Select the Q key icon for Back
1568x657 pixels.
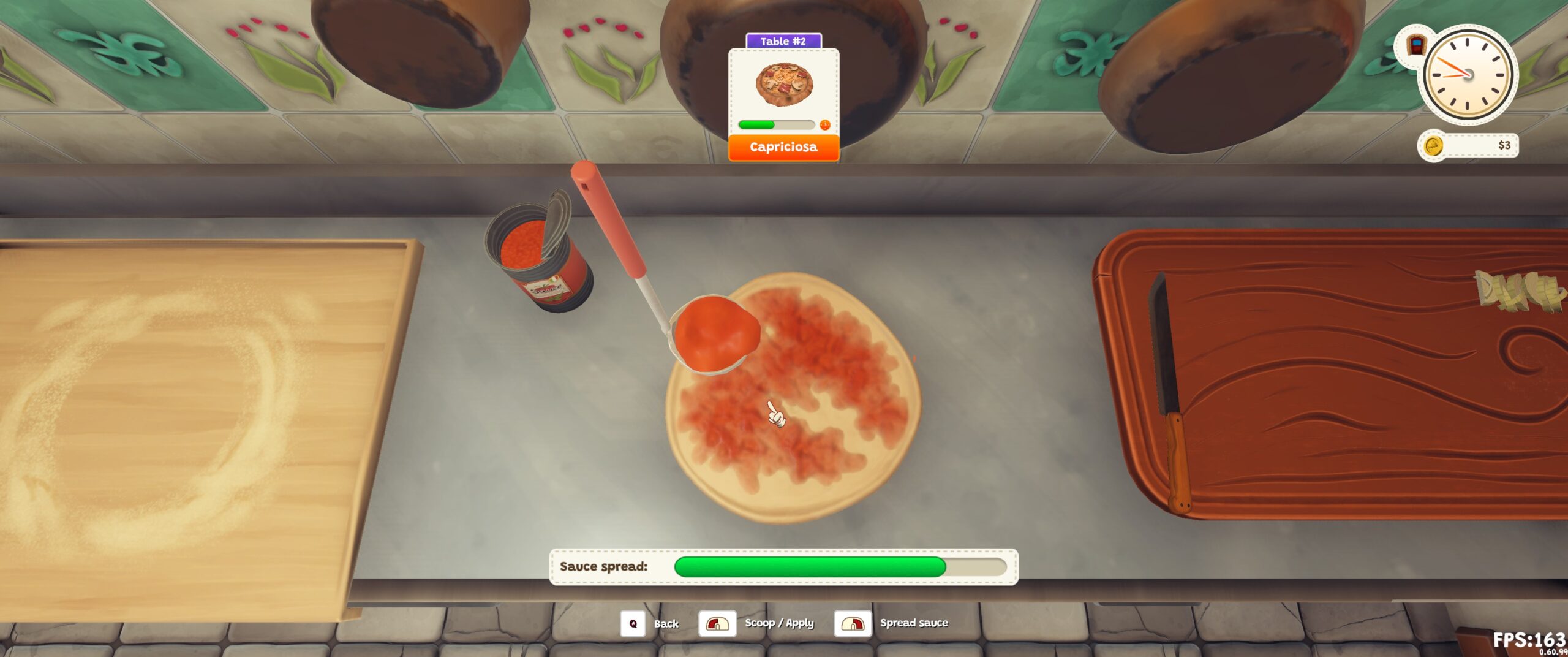[634, 623]
